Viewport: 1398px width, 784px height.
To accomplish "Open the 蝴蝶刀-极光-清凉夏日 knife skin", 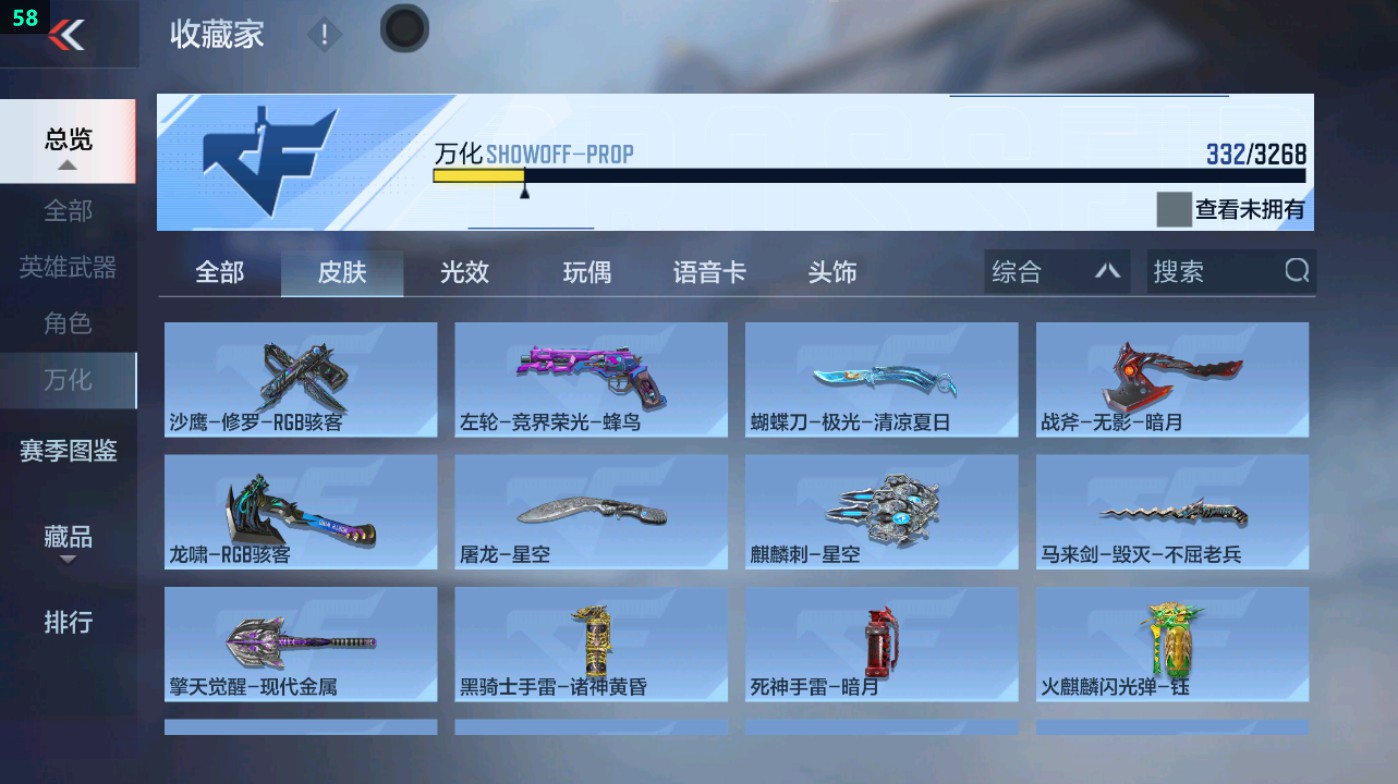I will click(x=881, y=380).
